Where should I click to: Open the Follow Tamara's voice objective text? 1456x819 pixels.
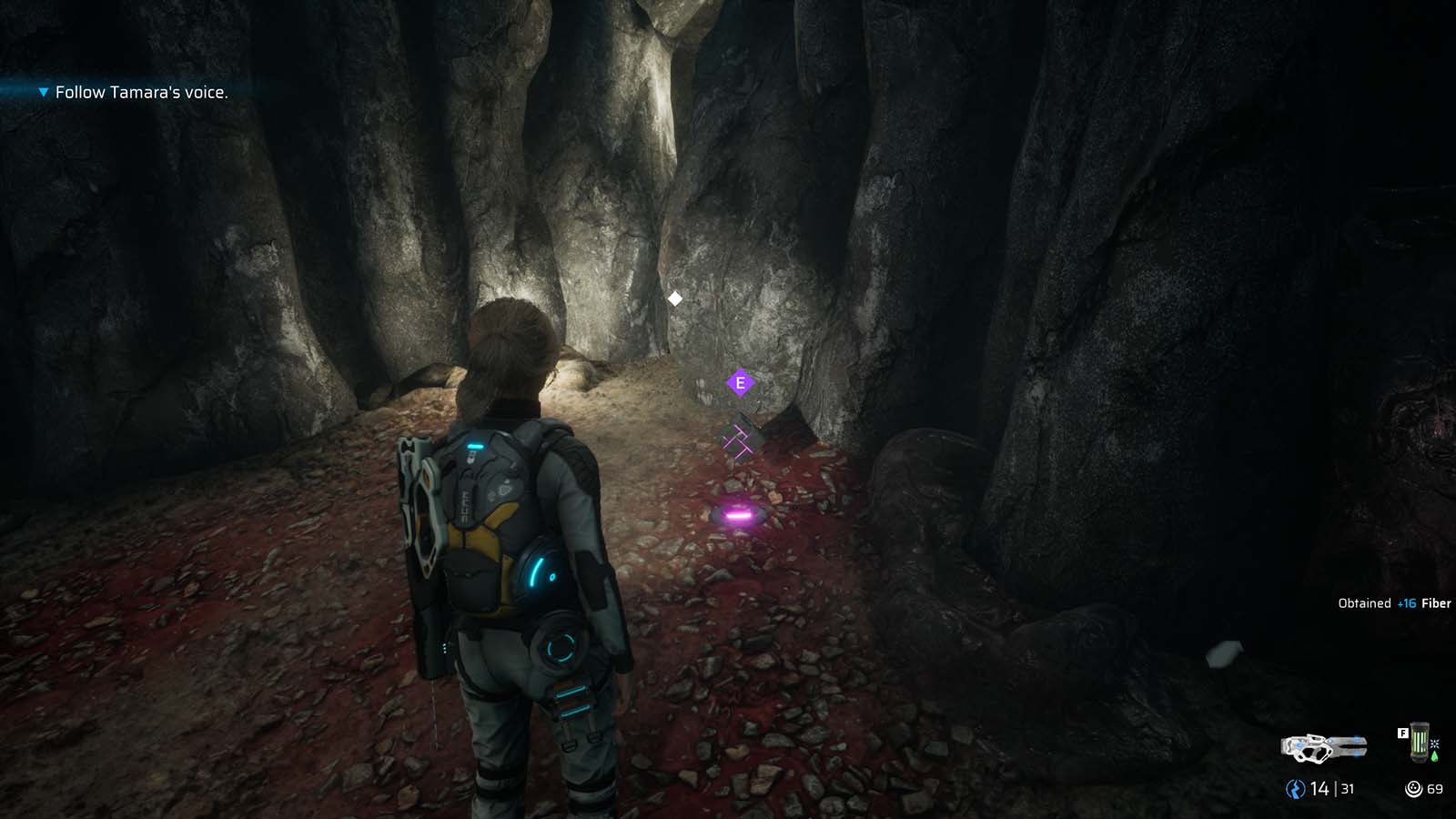pyautogui.click(x=142, y=92)
